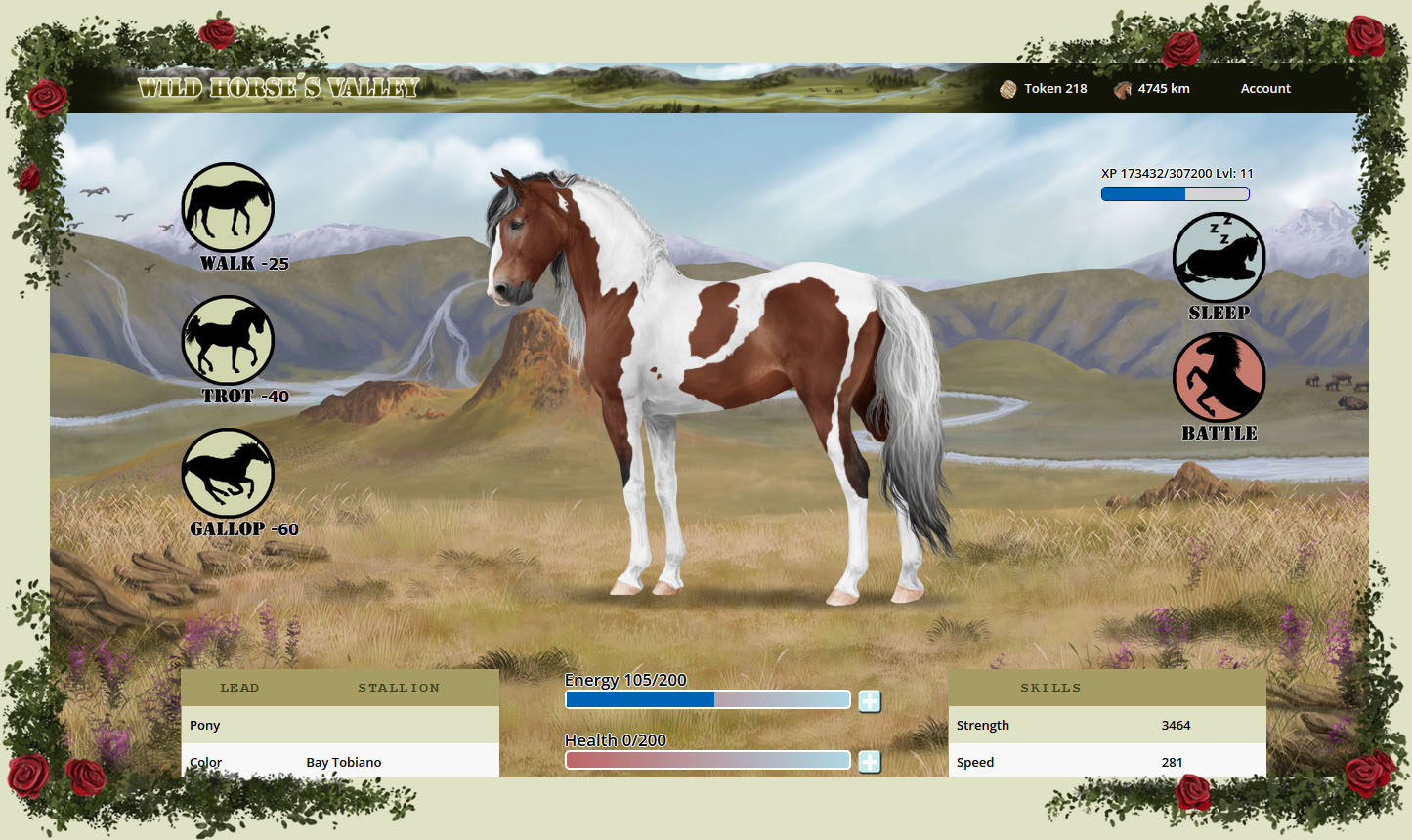The image size is (1412, 840).
Task: Open Battle mode via the rearing horse icon
Action: (1219, 378)
